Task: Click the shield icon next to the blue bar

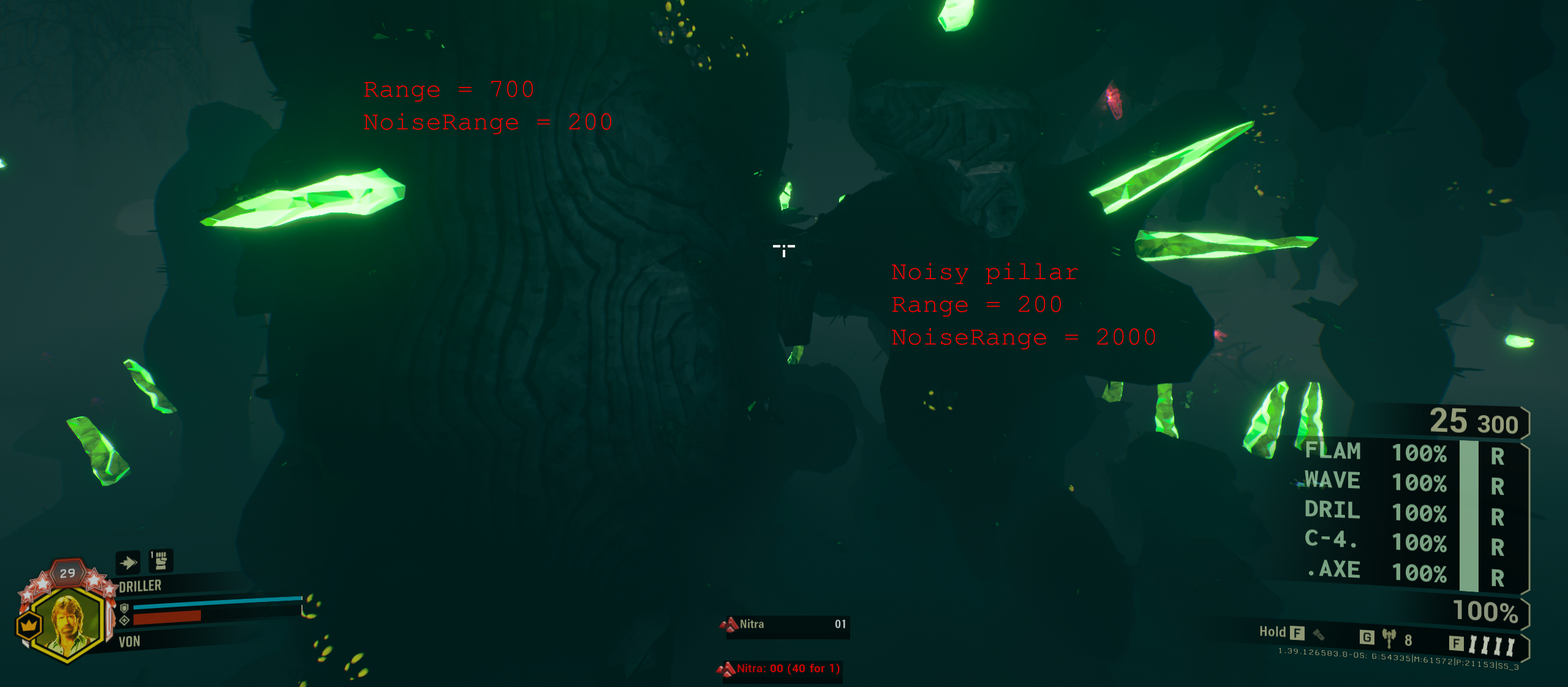Action: click(124, 610)
